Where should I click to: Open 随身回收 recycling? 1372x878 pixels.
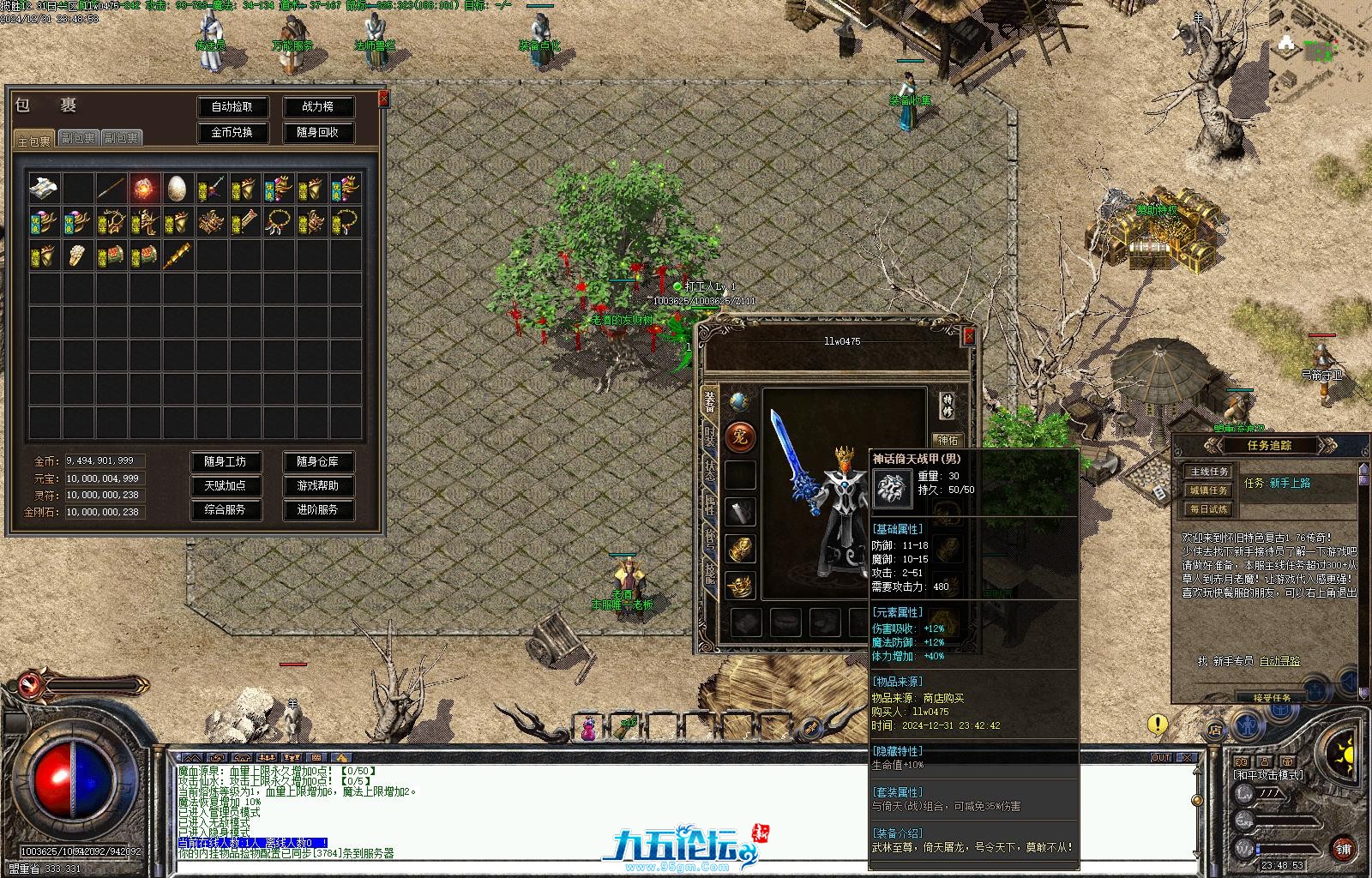tap(317, 133)
